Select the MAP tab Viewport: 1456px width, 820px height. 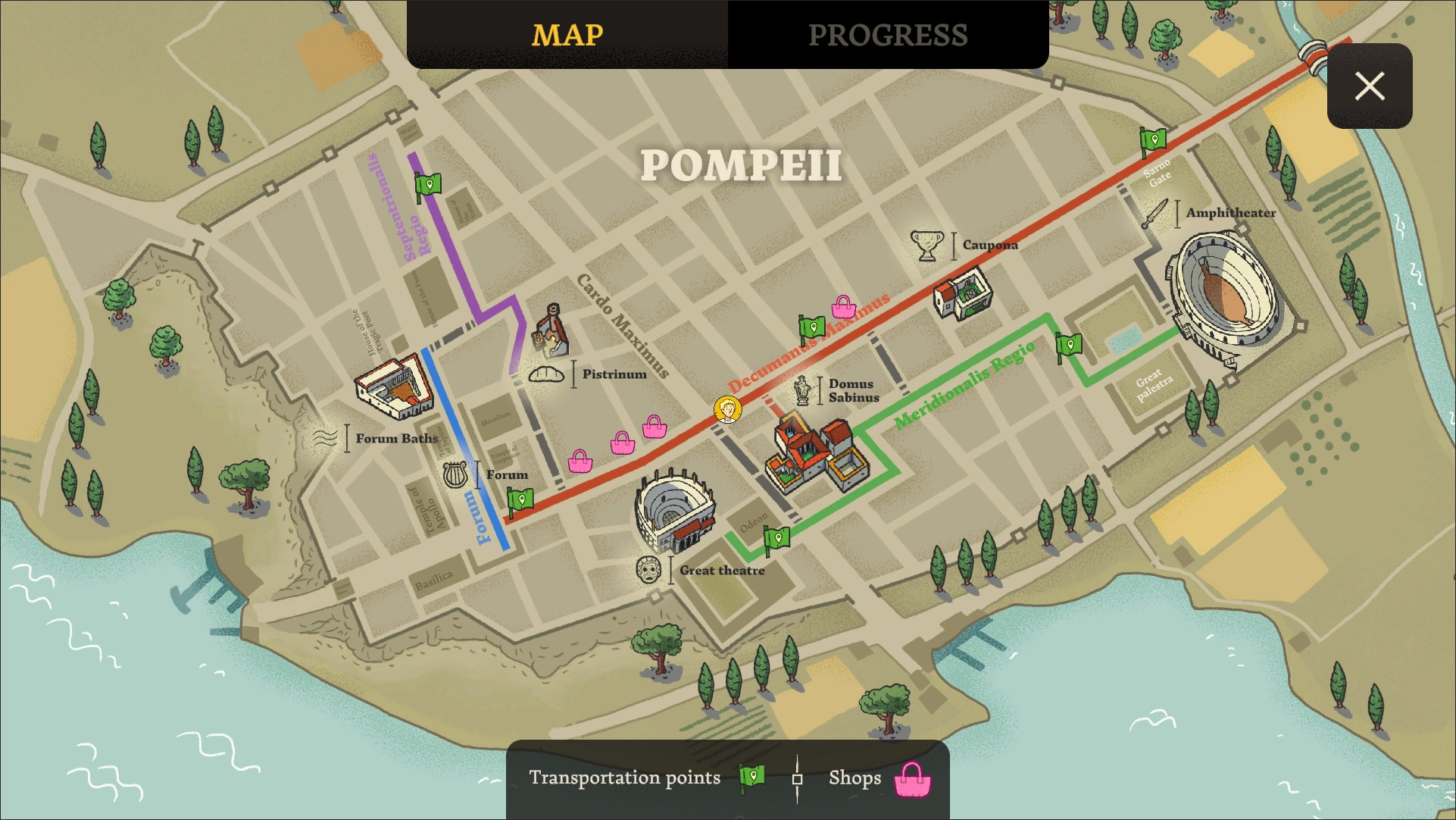[x=567, y=34]
